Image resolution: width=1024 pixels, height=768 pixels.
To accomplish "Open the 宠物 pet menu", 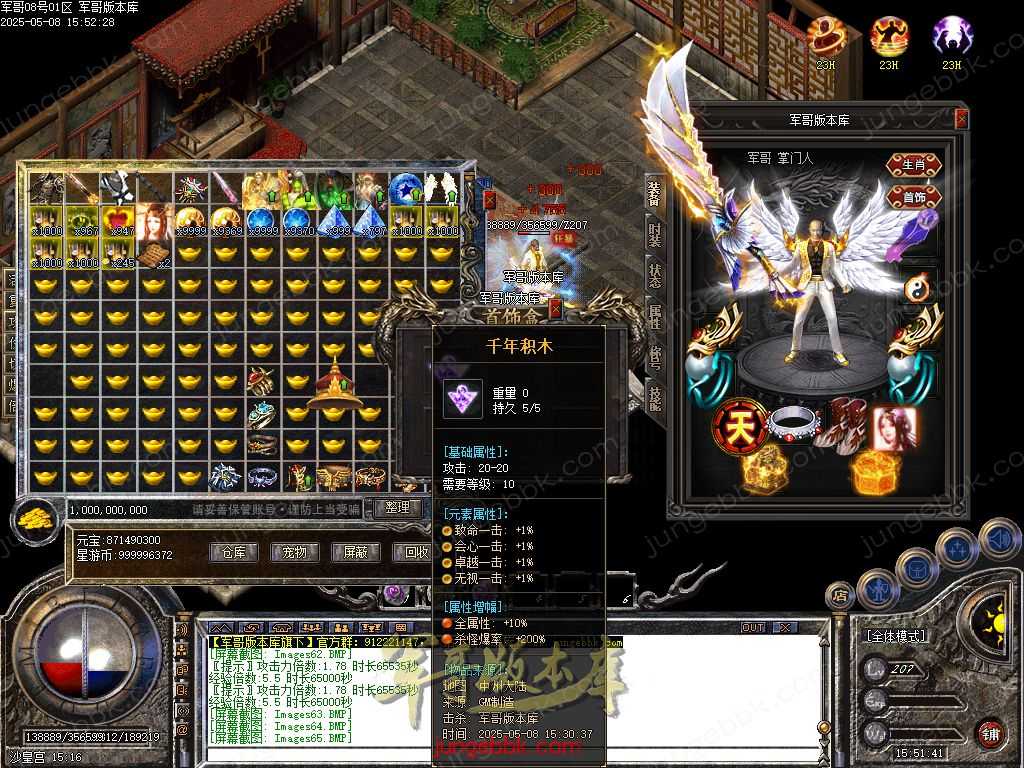I will tap(294, 552).
